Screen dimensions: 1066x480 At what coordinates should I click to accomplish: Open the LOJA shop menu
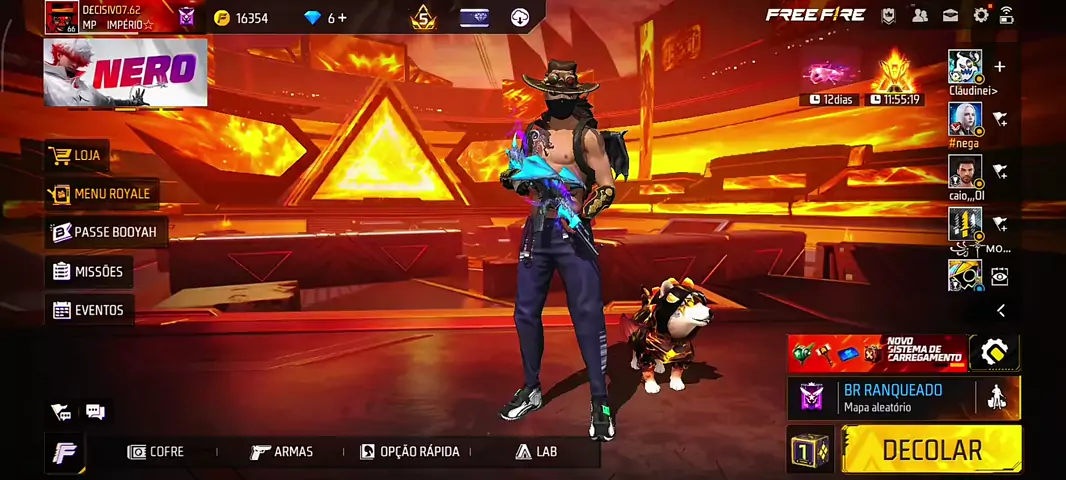click(x=77, y=156)
